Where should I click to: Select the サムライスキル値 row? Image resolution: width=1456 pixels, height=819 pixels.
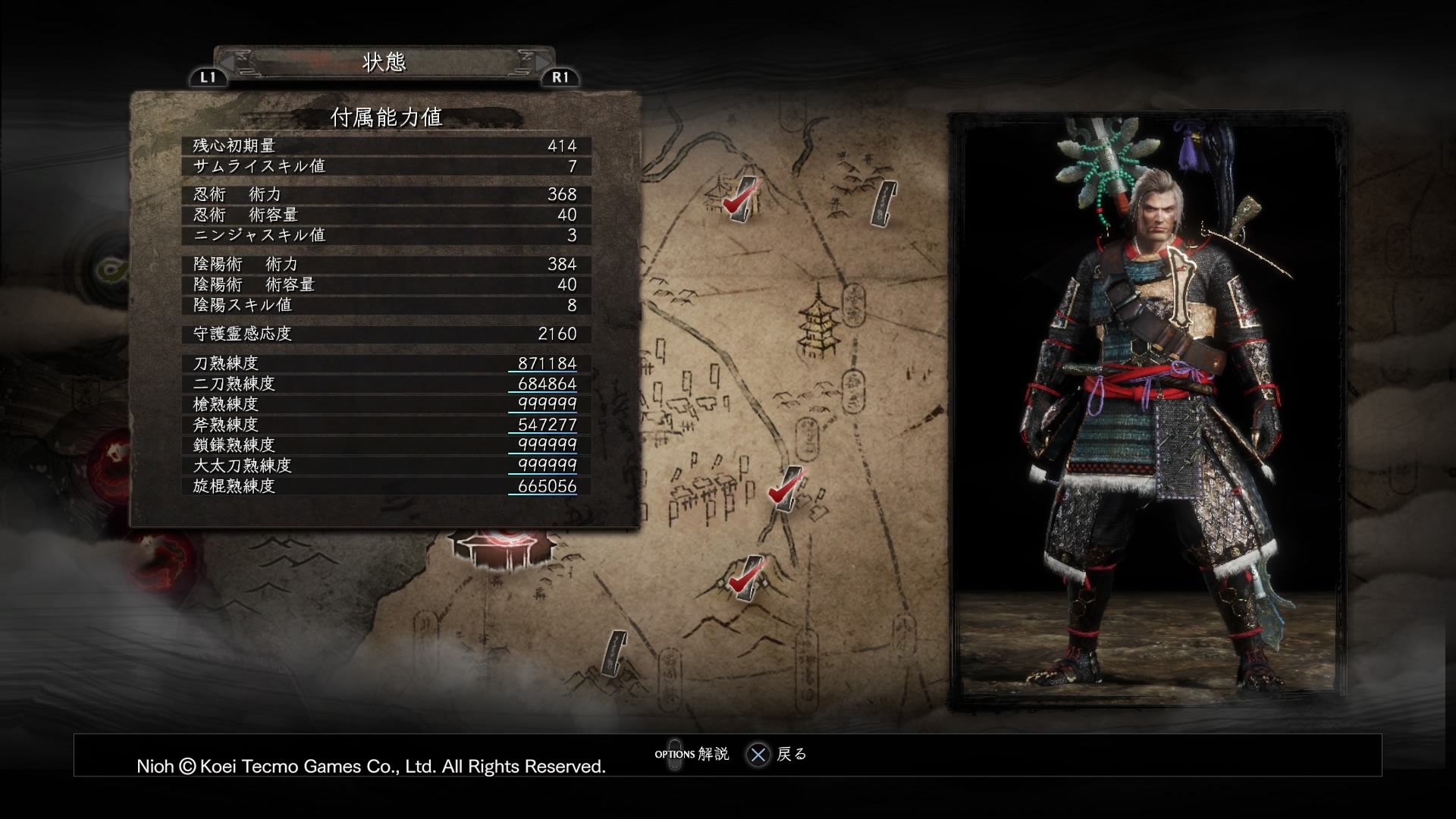point(385,166)
